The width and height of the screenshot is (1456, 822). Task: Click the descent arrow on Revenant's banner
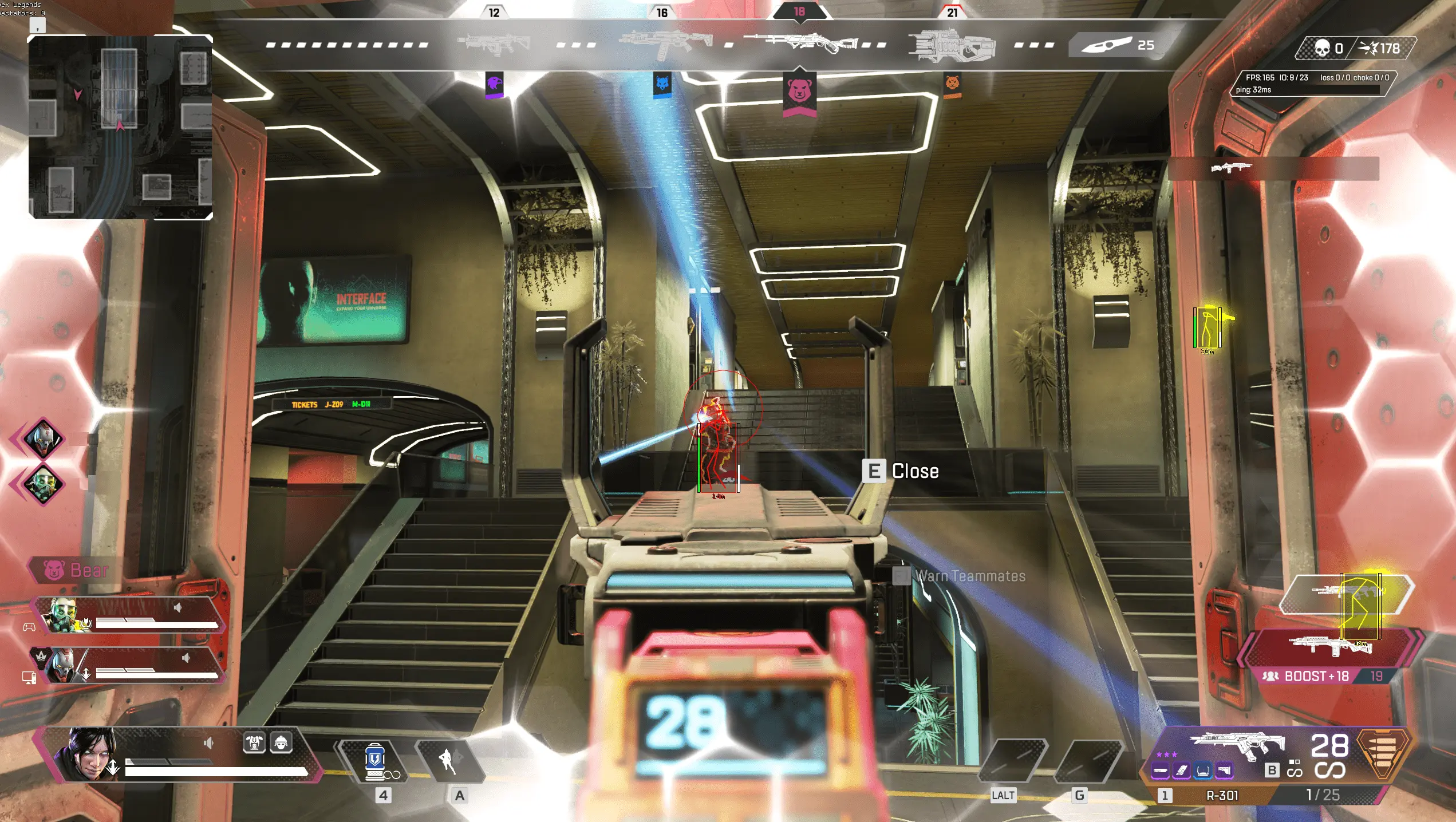[86, 674]
